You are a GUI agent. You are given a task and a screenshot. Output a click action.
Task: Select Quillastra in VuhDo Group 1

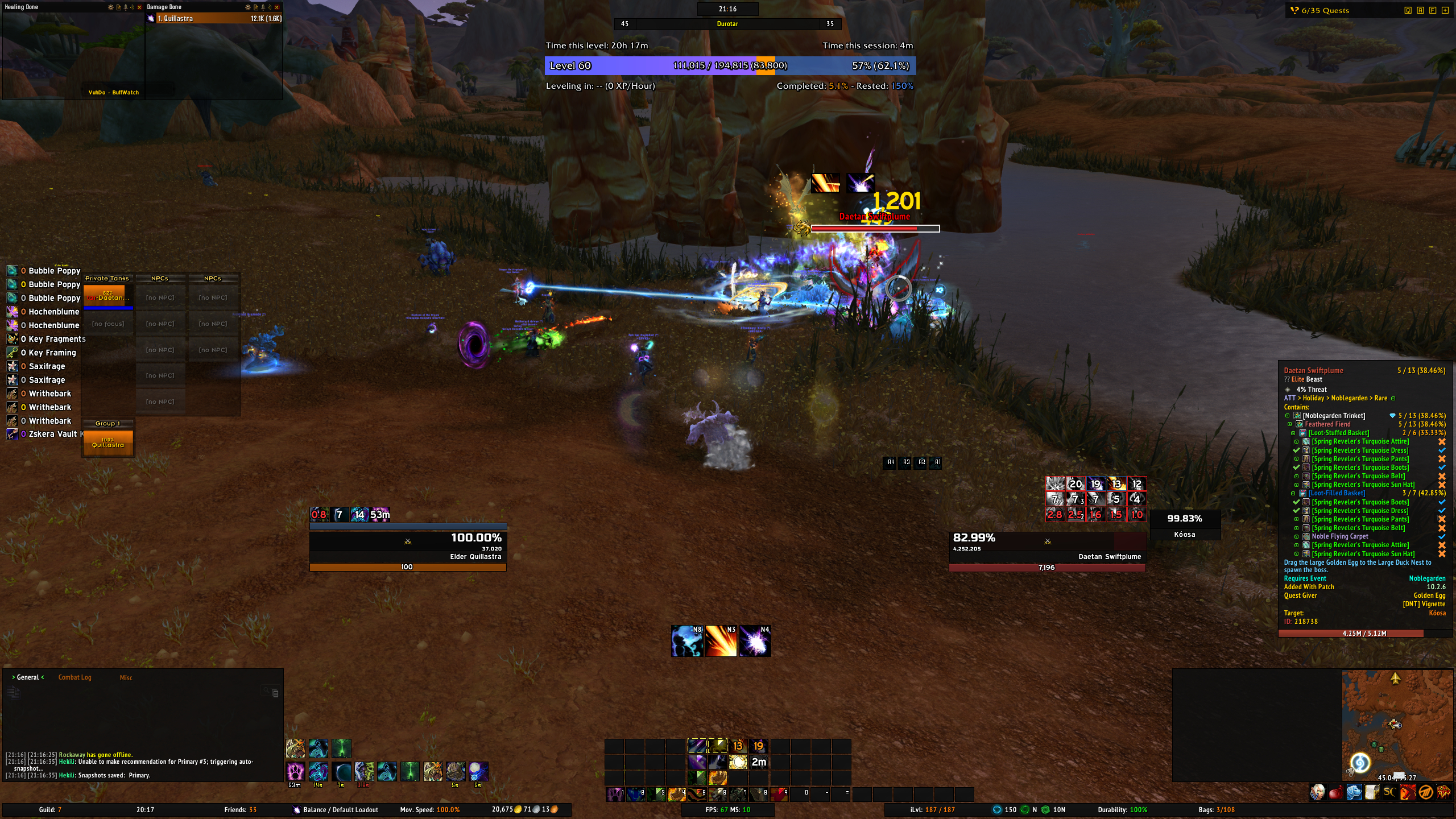click(108, 443)
